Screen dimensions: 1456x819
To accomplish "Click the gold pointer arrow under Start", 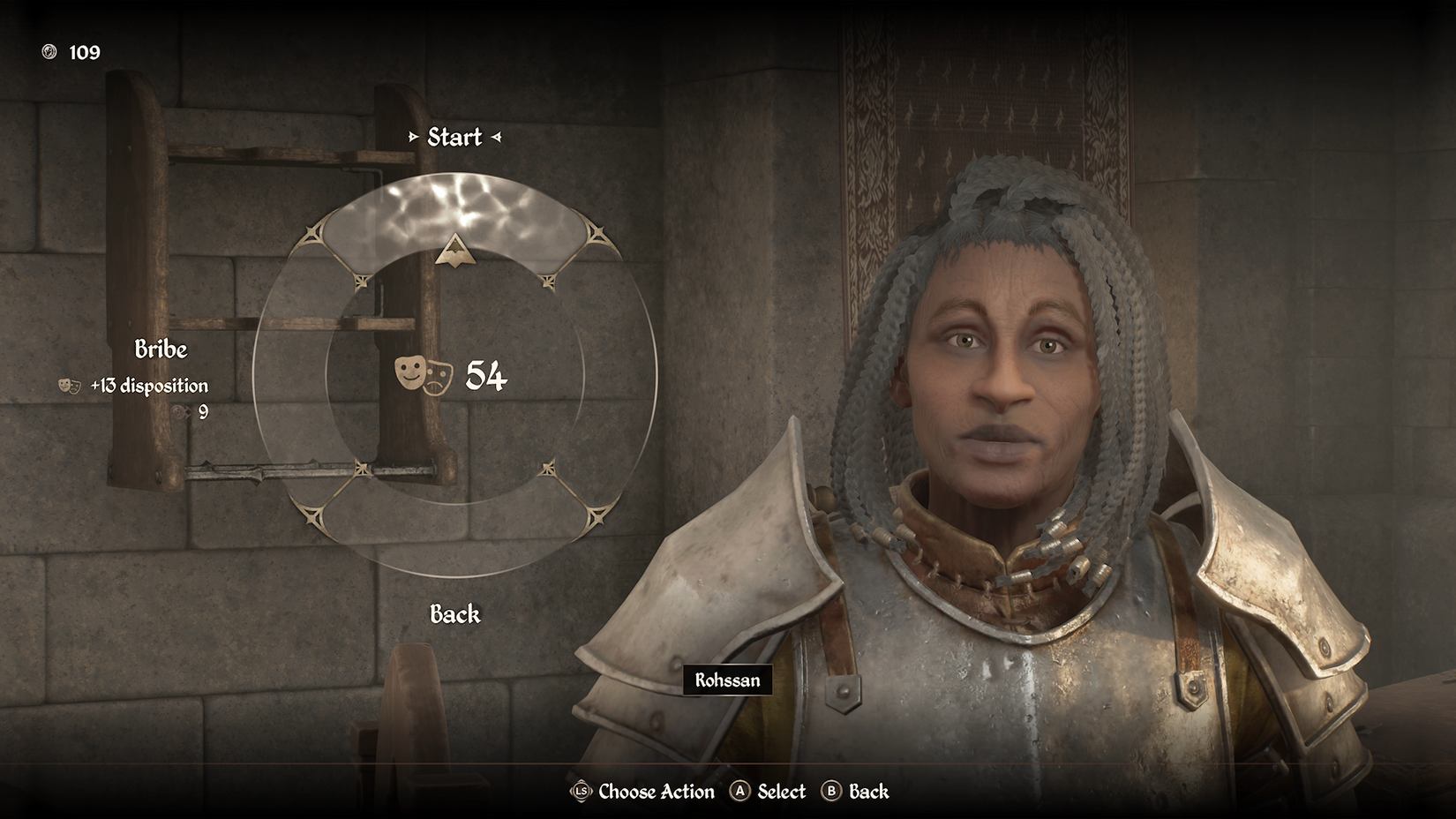I will tap(454, 251).
